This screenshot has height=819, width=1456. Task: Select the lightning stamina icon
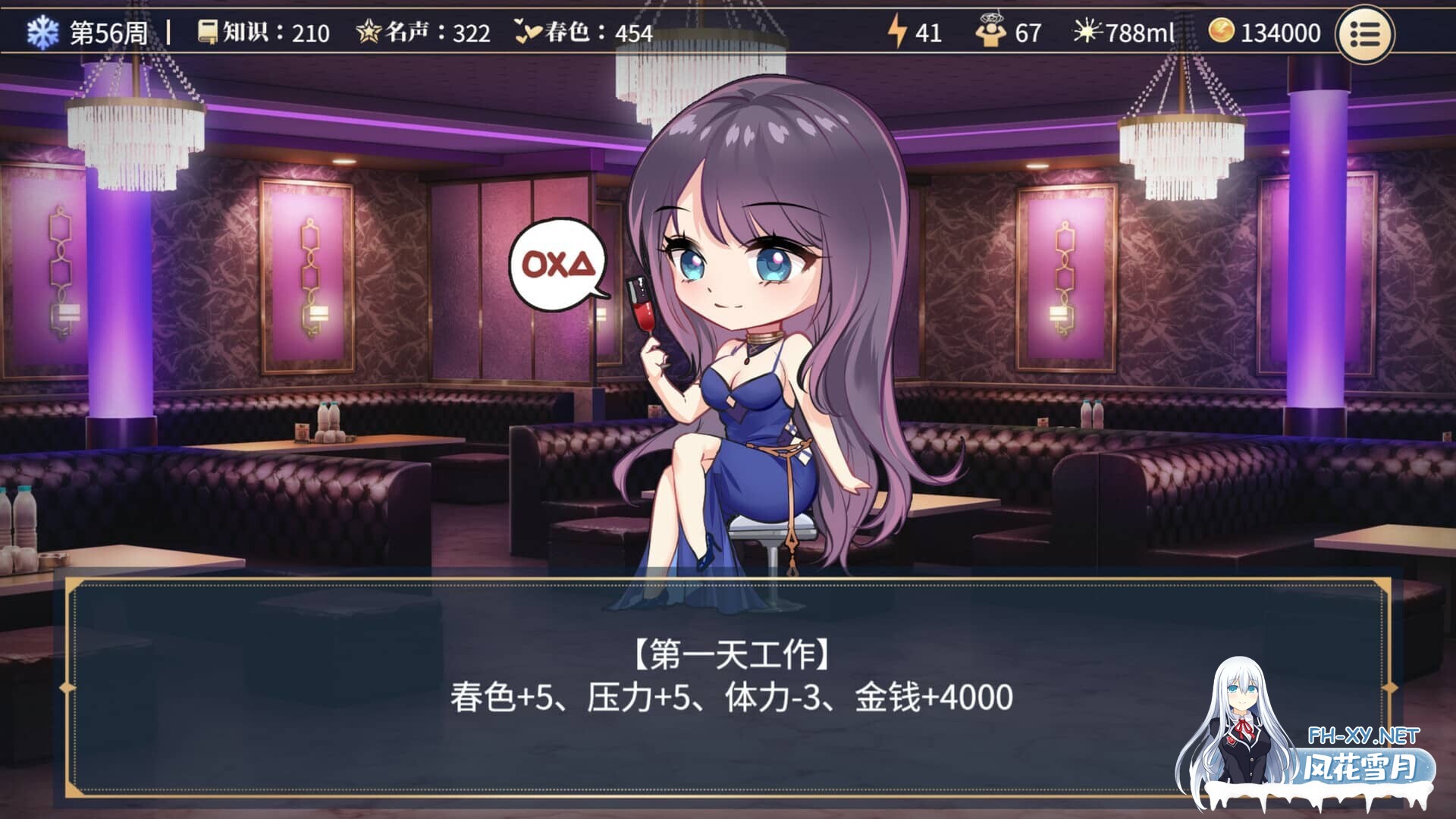tap(899, 32)
